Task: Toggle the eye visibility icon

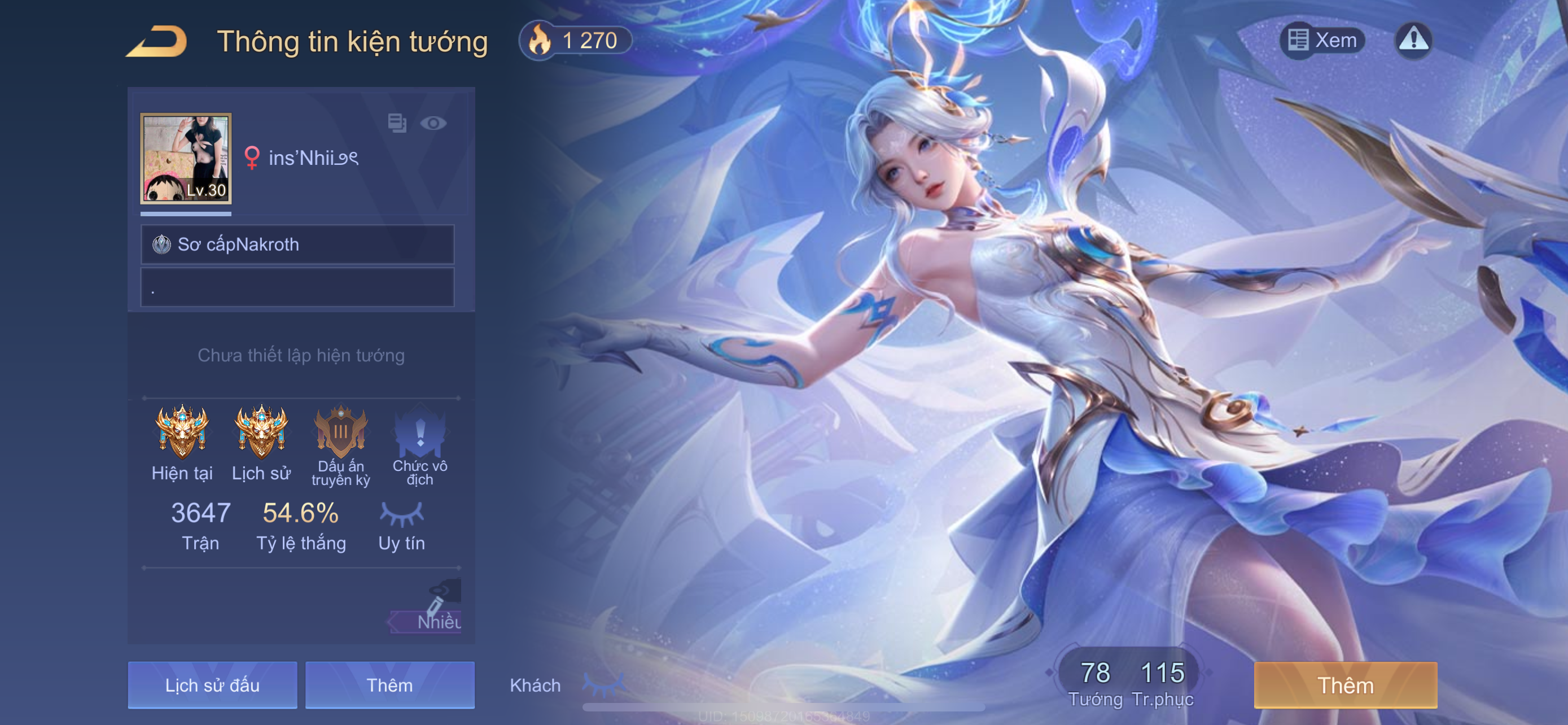Action: point(433,124)
